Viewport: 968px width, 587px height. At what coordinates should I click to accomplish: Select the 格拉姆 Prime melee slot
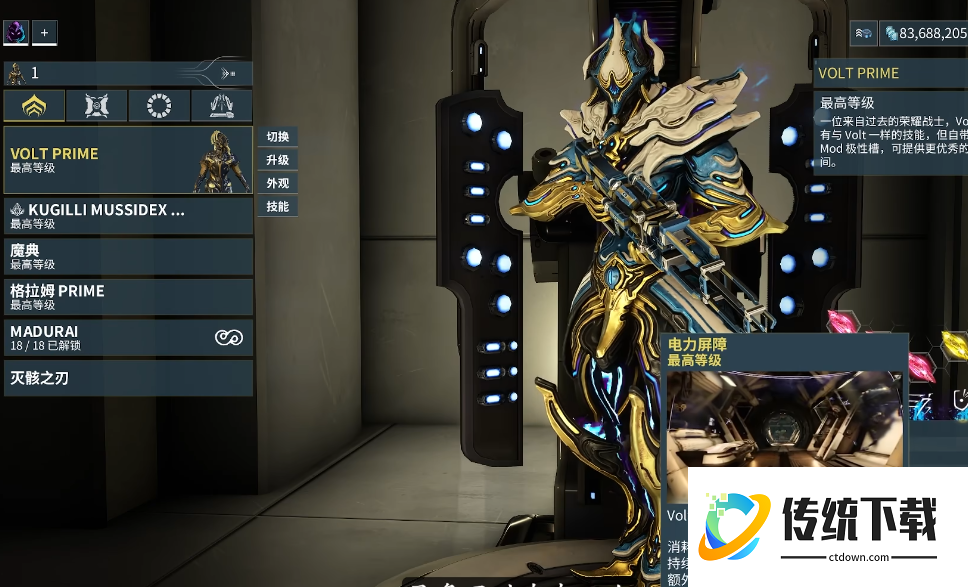tap(128, 297)
